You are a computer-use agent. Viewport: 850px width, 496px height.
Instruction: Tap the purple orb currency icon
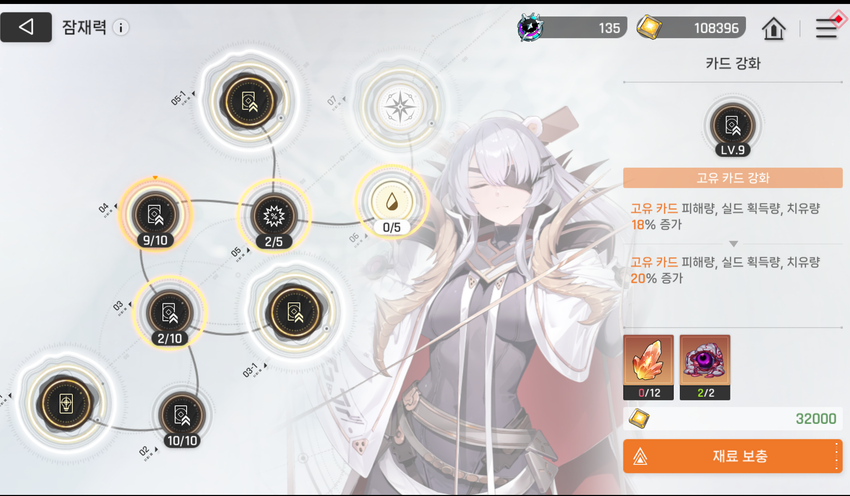530,28
